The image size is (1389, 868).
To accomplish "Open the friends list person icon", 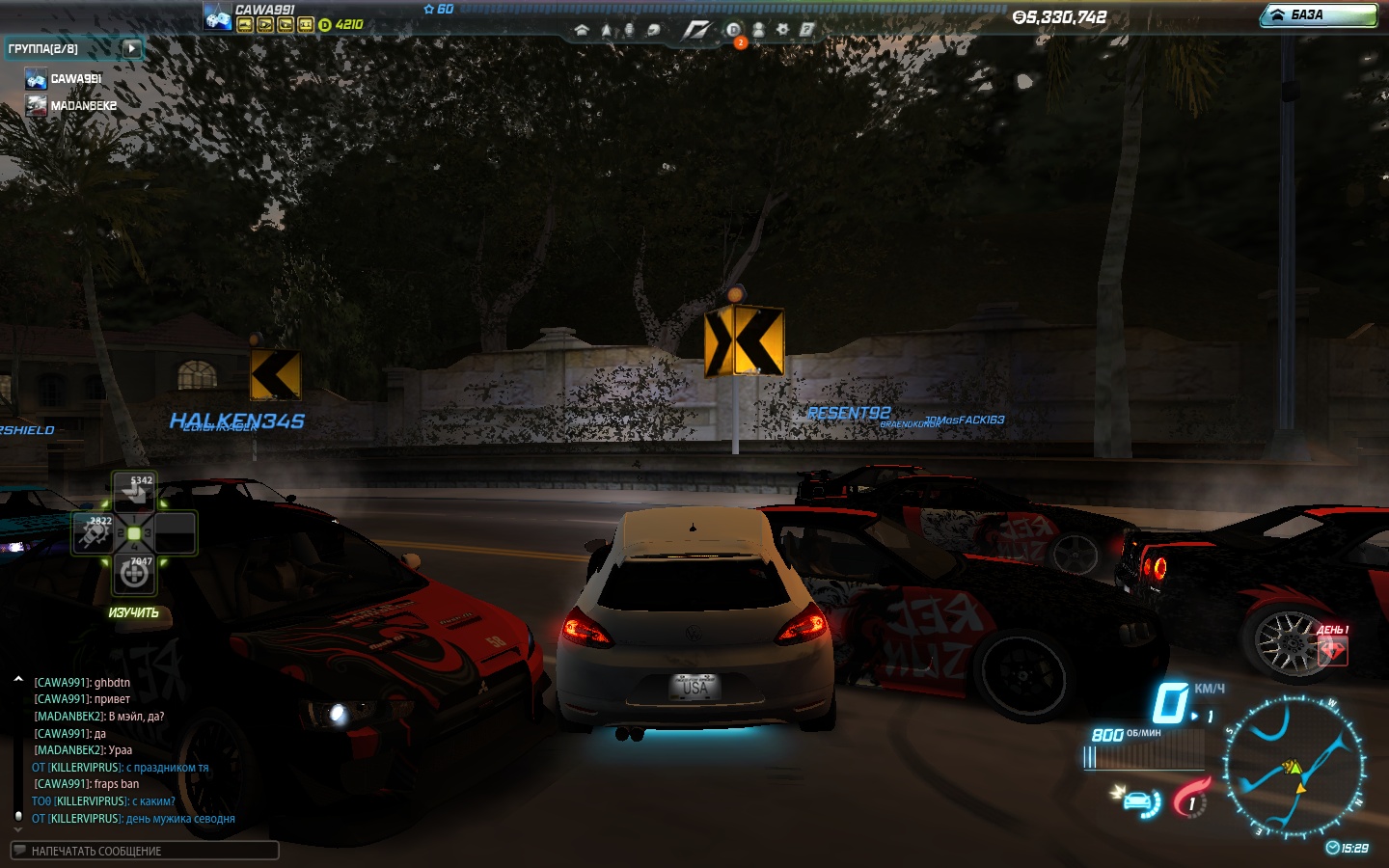I will 758,30.
